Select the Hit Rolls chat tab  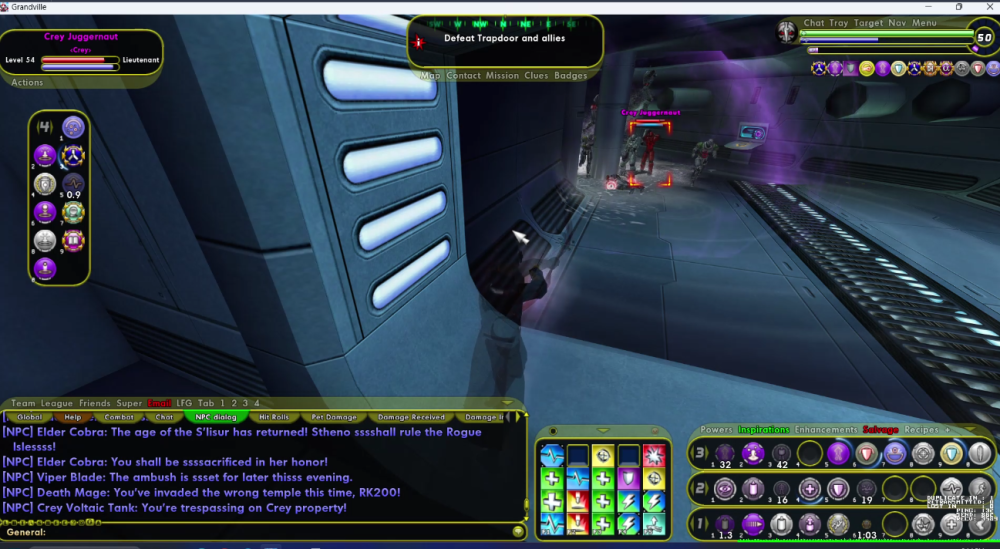coord(274,417)
